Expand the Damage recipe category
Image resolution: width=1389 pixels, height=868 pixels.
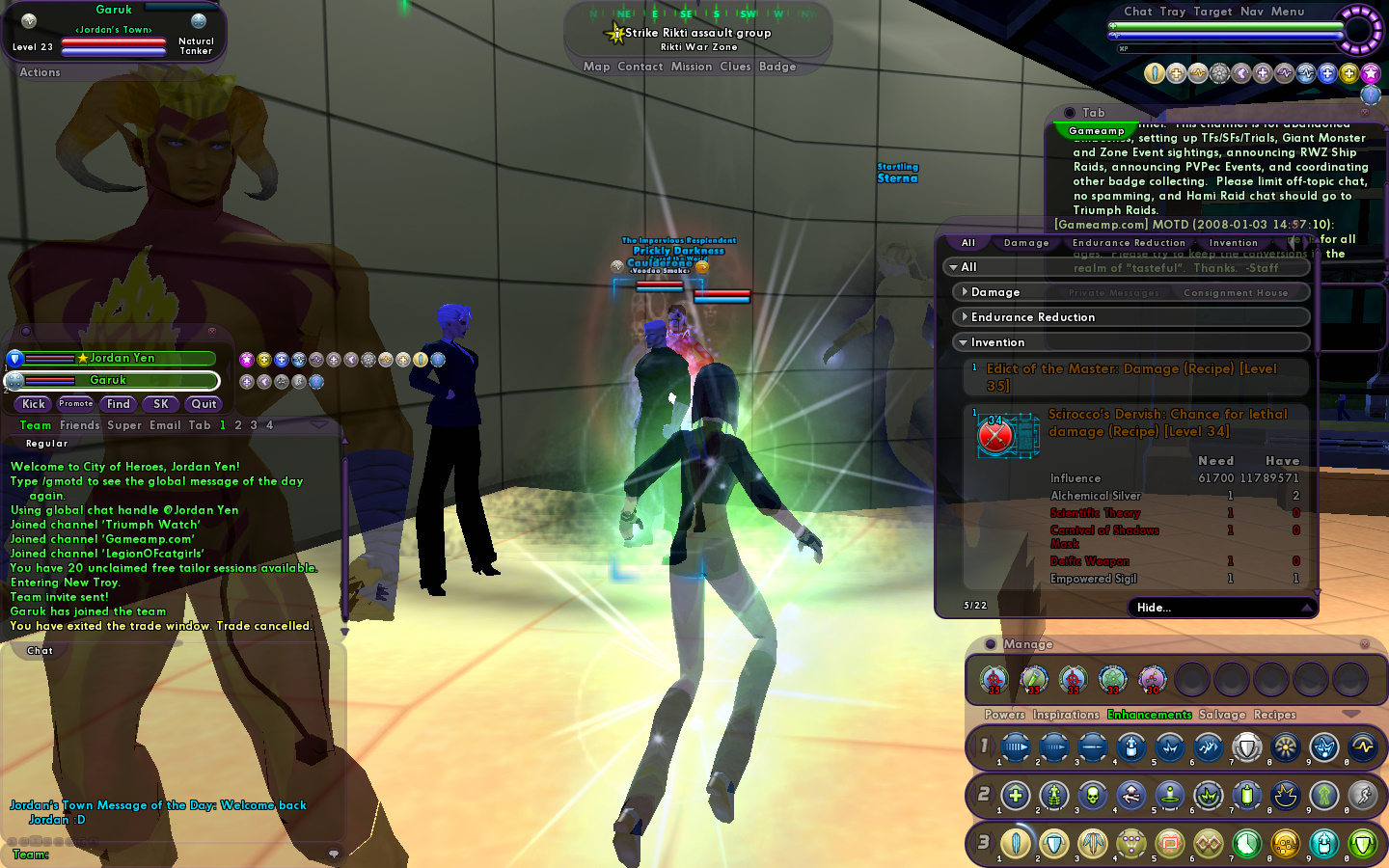pos(994,292)
